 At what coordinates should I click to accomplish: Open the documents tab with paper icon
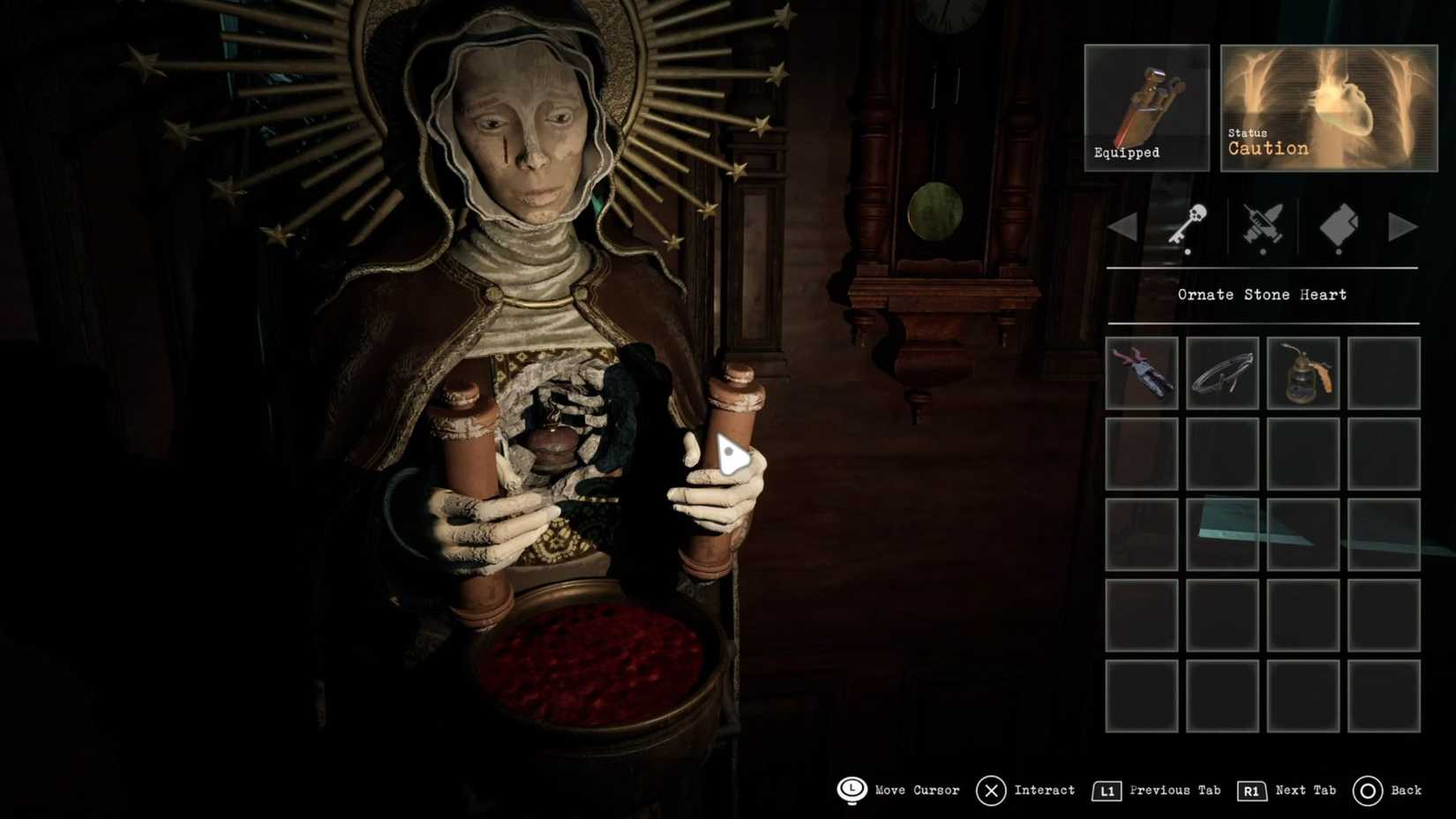pos(1339,226)
